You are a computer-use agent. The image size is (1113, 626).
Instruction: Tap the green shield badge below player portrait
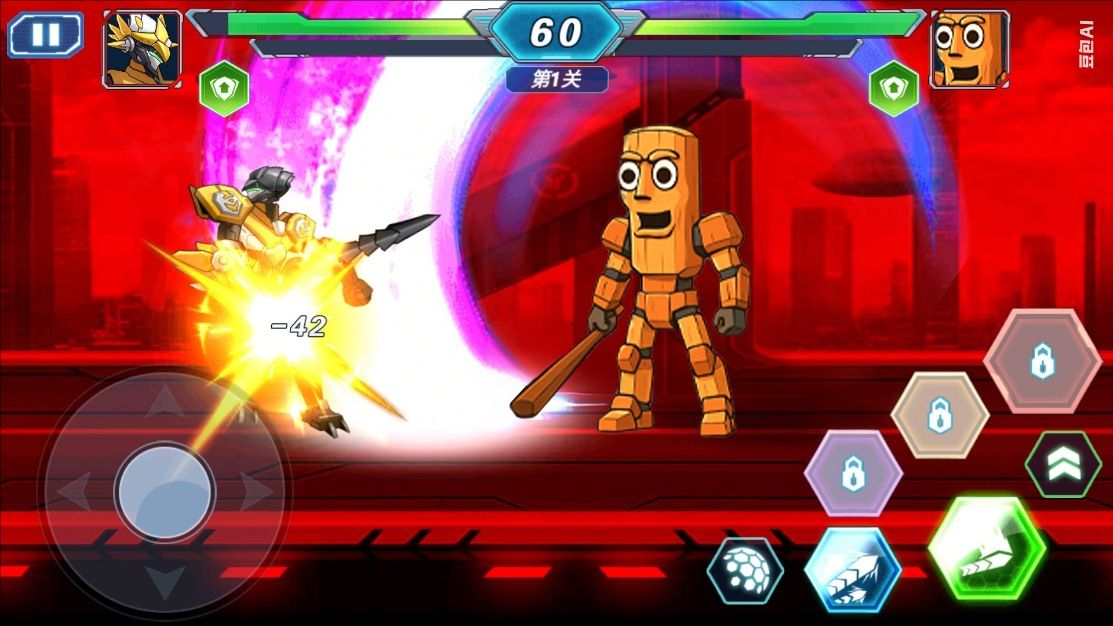pyautogui.click(x=223, y=90)
